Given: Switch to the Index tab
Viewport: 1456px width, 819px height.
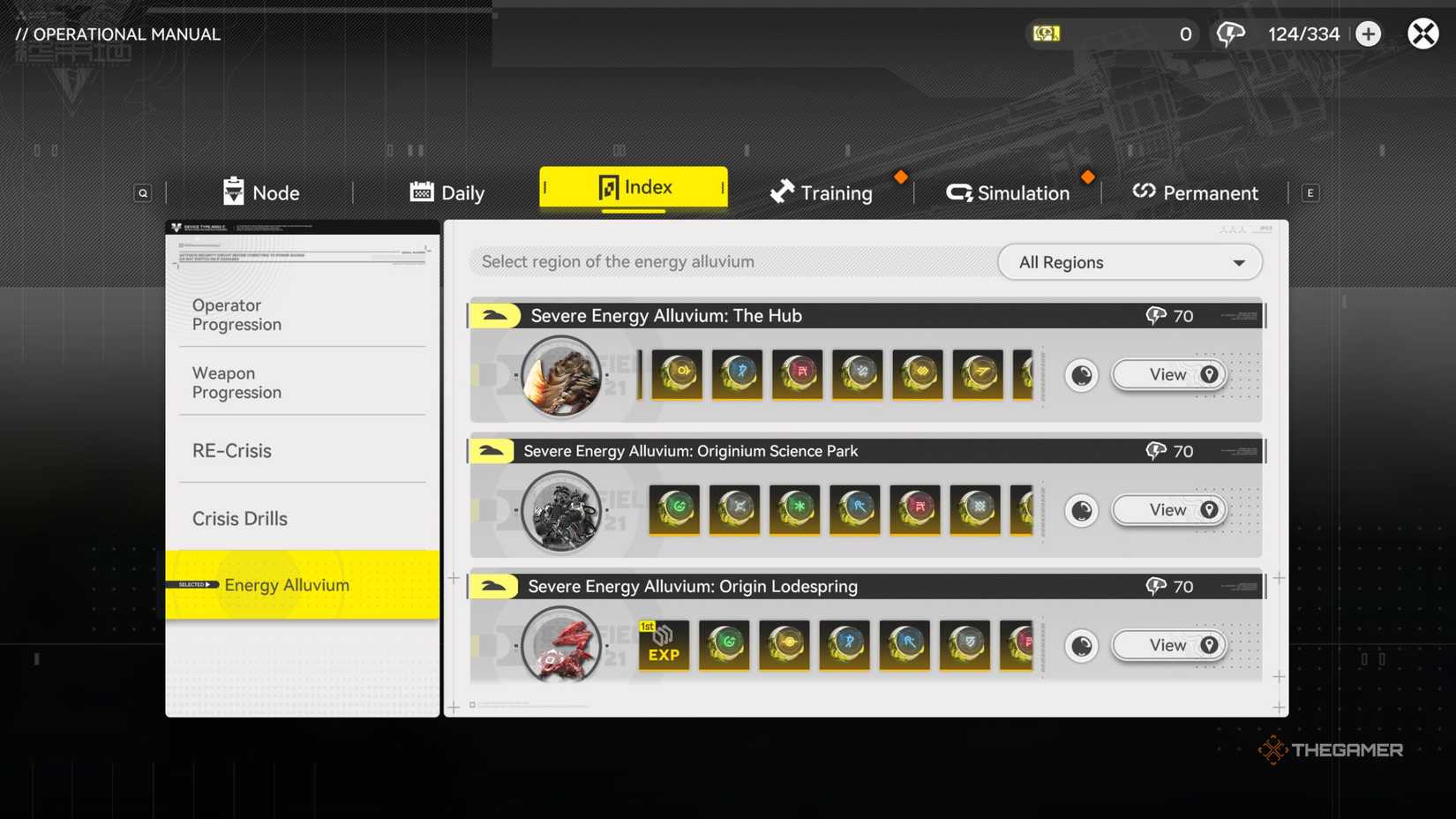Looking at the screenshot, I should pyautogui.click(x=634, y=187).
